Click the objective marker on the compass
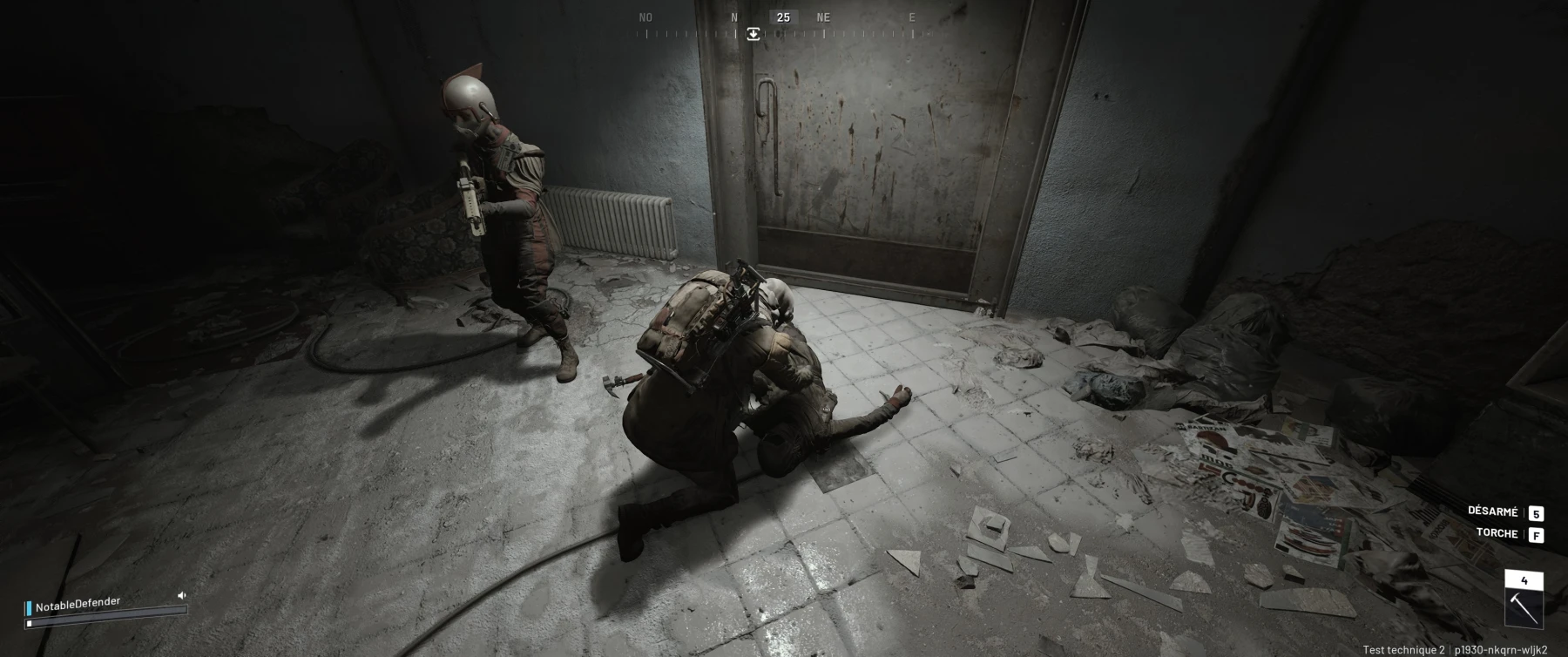Image resolution: width=1568 pixels, height=657 pixels. [x=754, y=34]
